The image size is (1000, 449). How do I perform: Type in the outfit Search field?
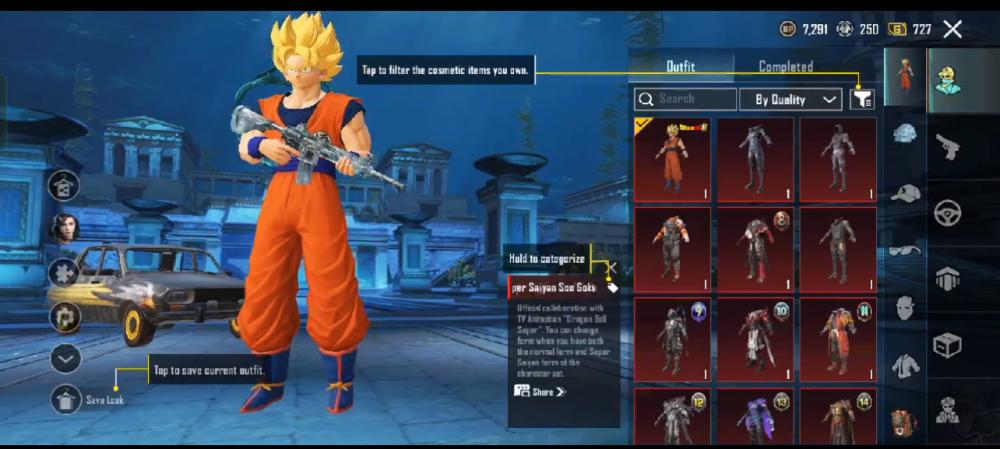[686, 99]
